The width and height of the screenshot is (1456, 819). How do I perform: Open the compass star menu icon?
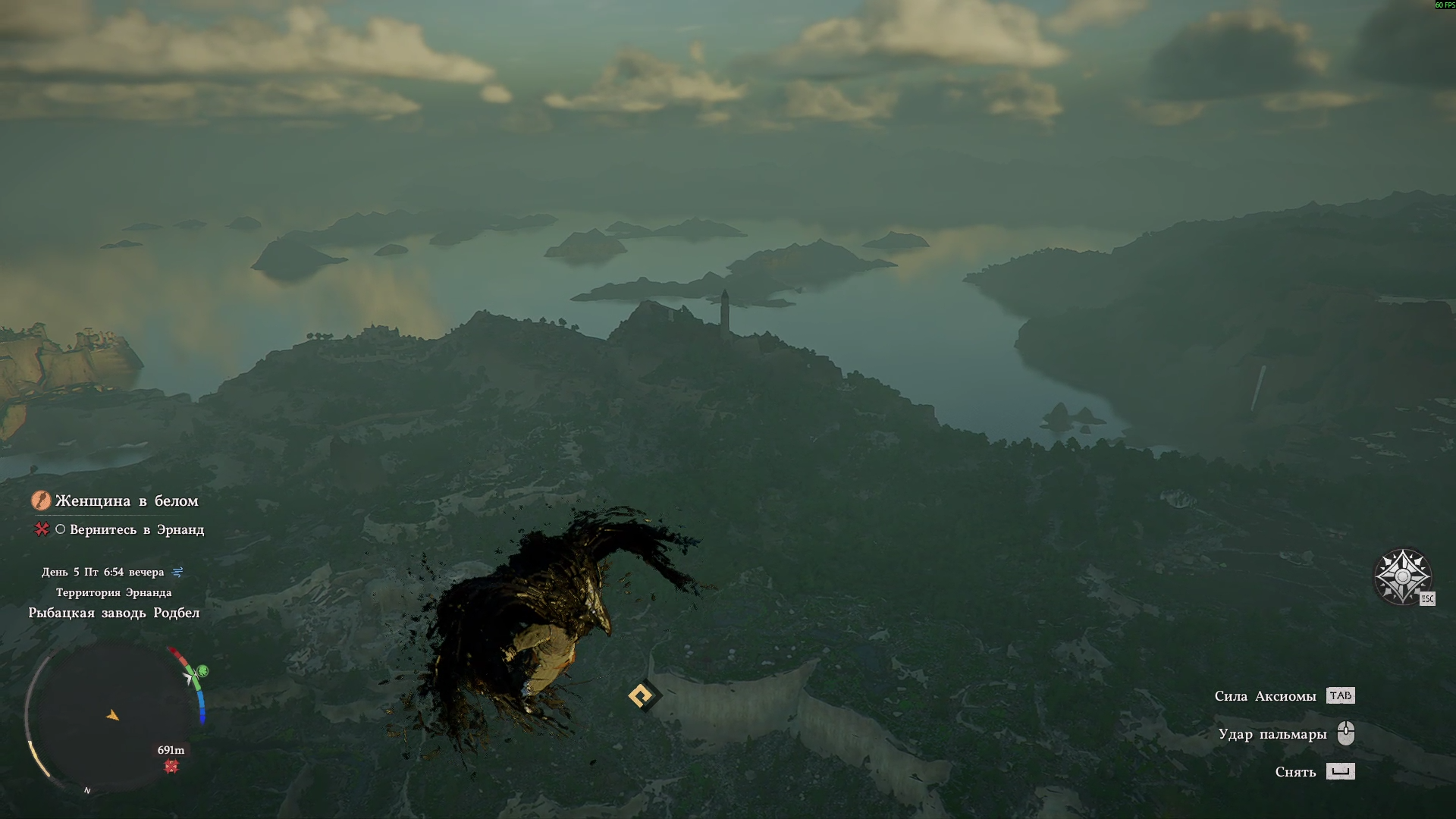coord(1402,576)
